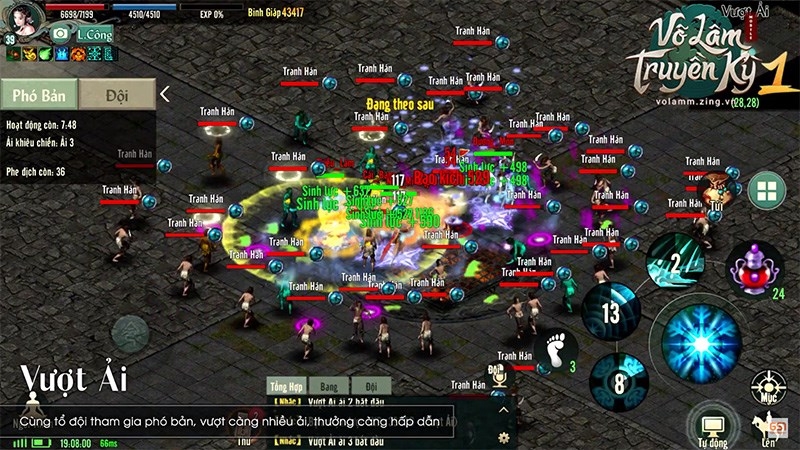
Task: Activate the skill showing cooldown 13
Action: point(611,314)
